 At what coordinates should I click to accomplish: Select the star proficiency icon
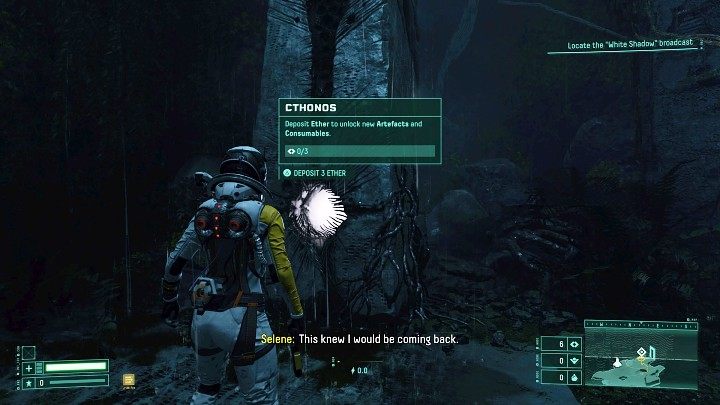(x=29, y=381)
